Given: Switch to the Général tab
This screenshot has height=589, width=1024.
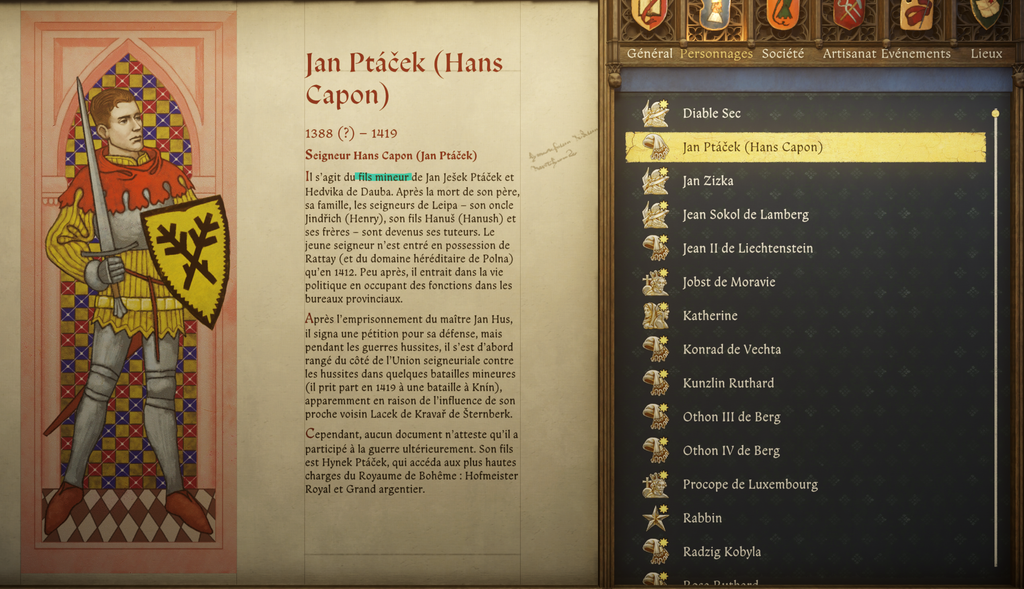Looking at the screenshot, I should [649, 54].
